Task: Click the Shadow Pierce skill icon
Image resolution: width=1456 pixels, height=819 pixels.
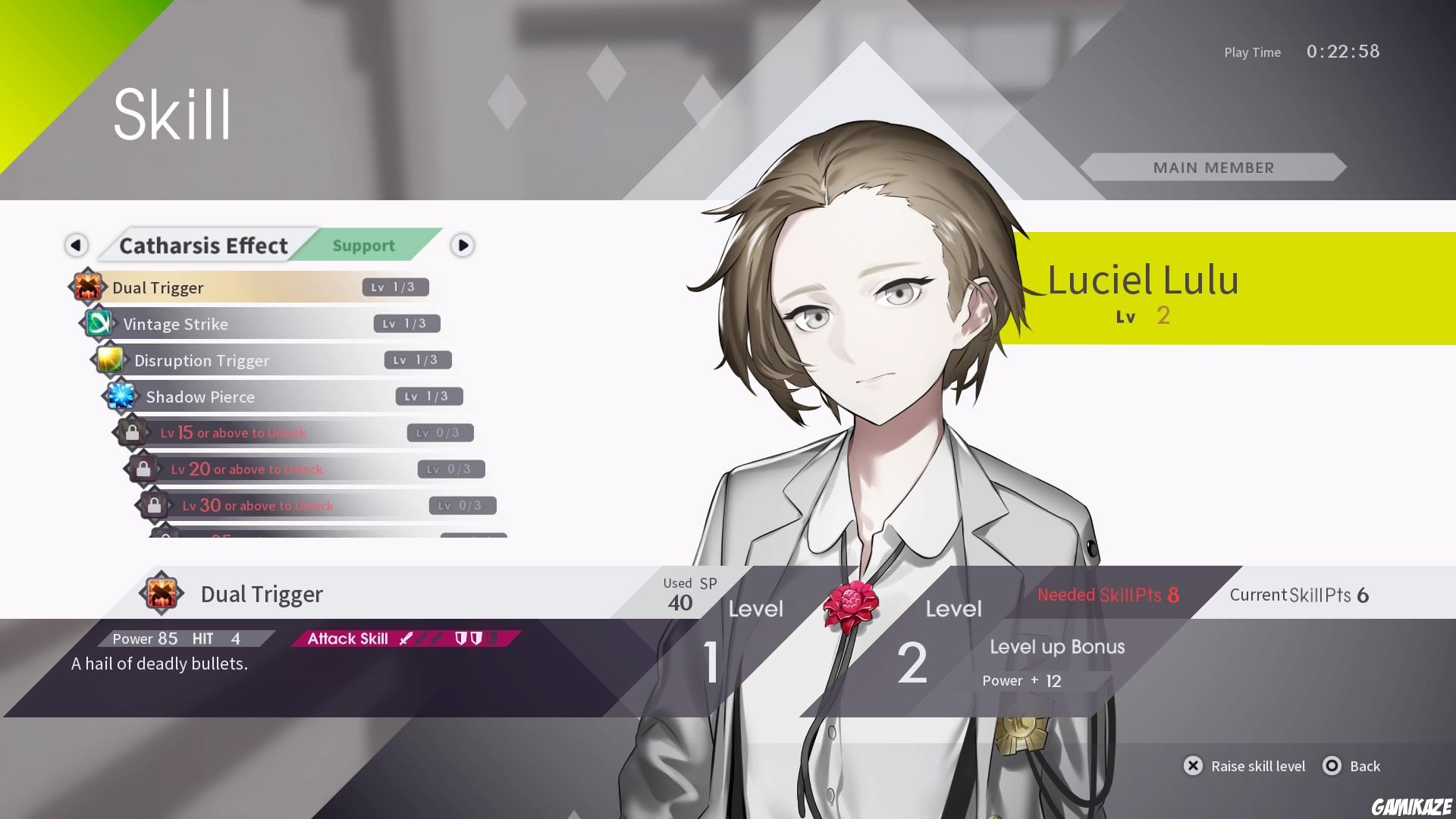Action: coord(122,397)
